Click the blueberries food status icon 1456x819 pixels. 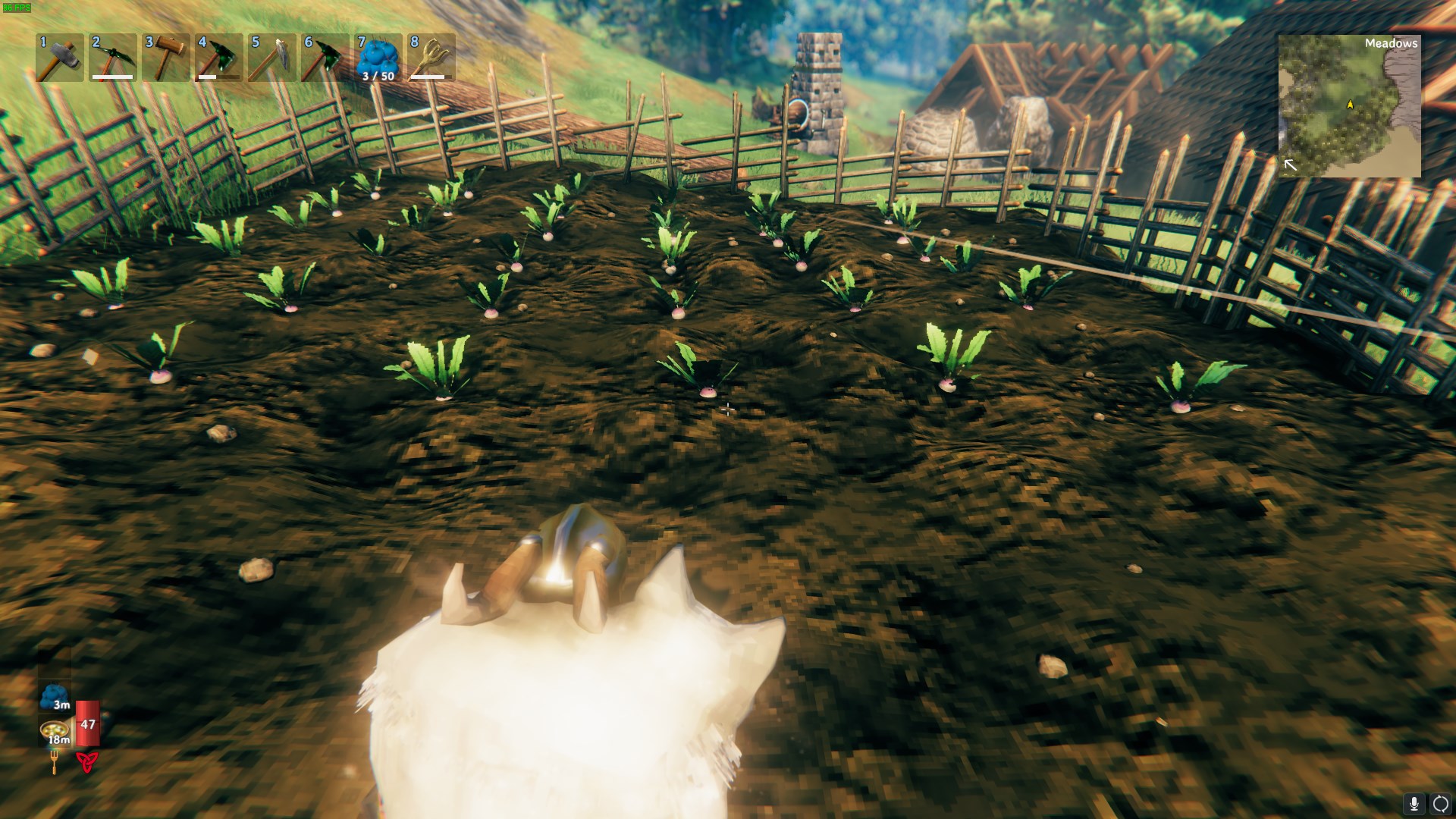tap(55, 696)
